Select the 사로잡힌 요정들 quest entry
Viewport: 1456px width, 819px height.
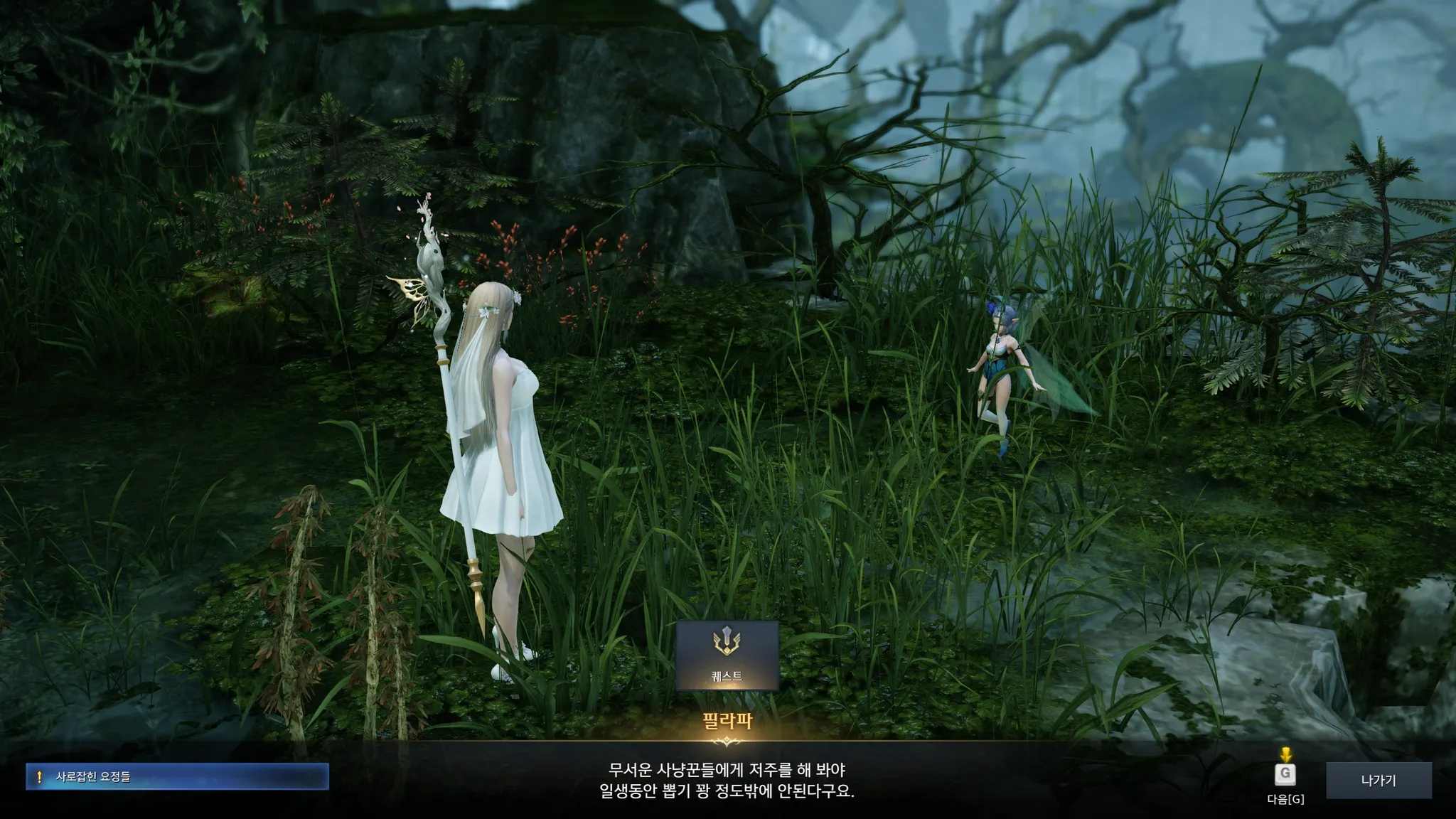click(177, 777)
